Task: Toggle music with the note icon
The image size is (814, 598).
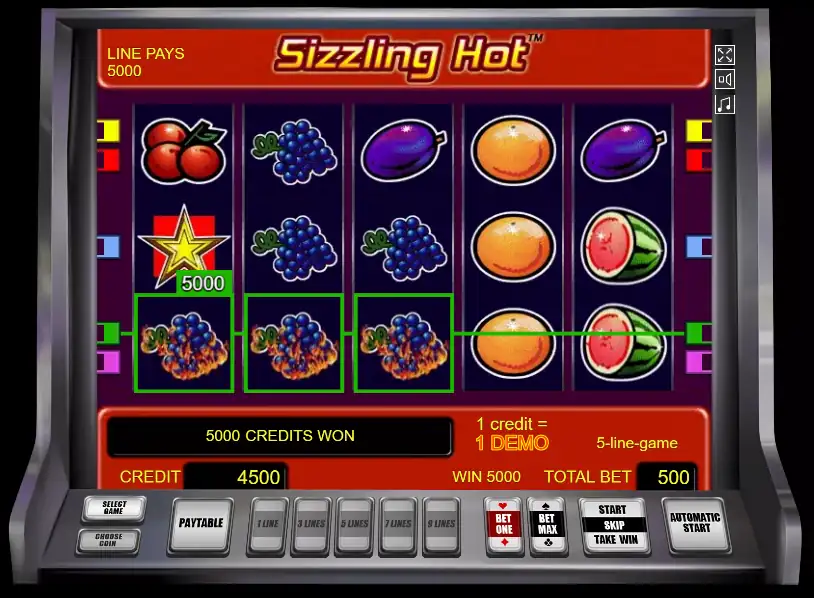Action: click(x=725, y=104)
